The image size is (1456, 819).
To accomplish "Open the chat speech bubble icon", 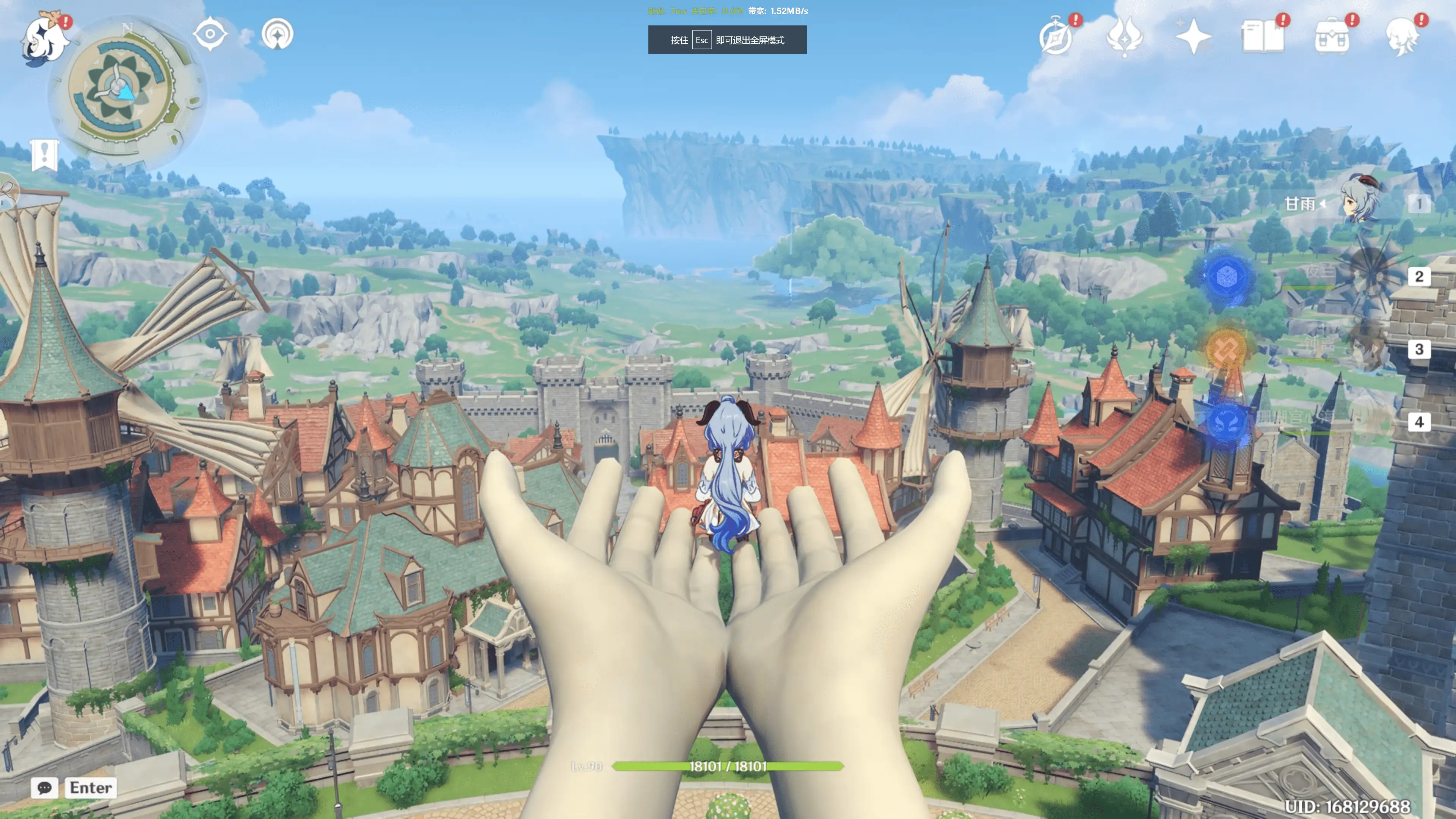I will (x=44, y=788).
